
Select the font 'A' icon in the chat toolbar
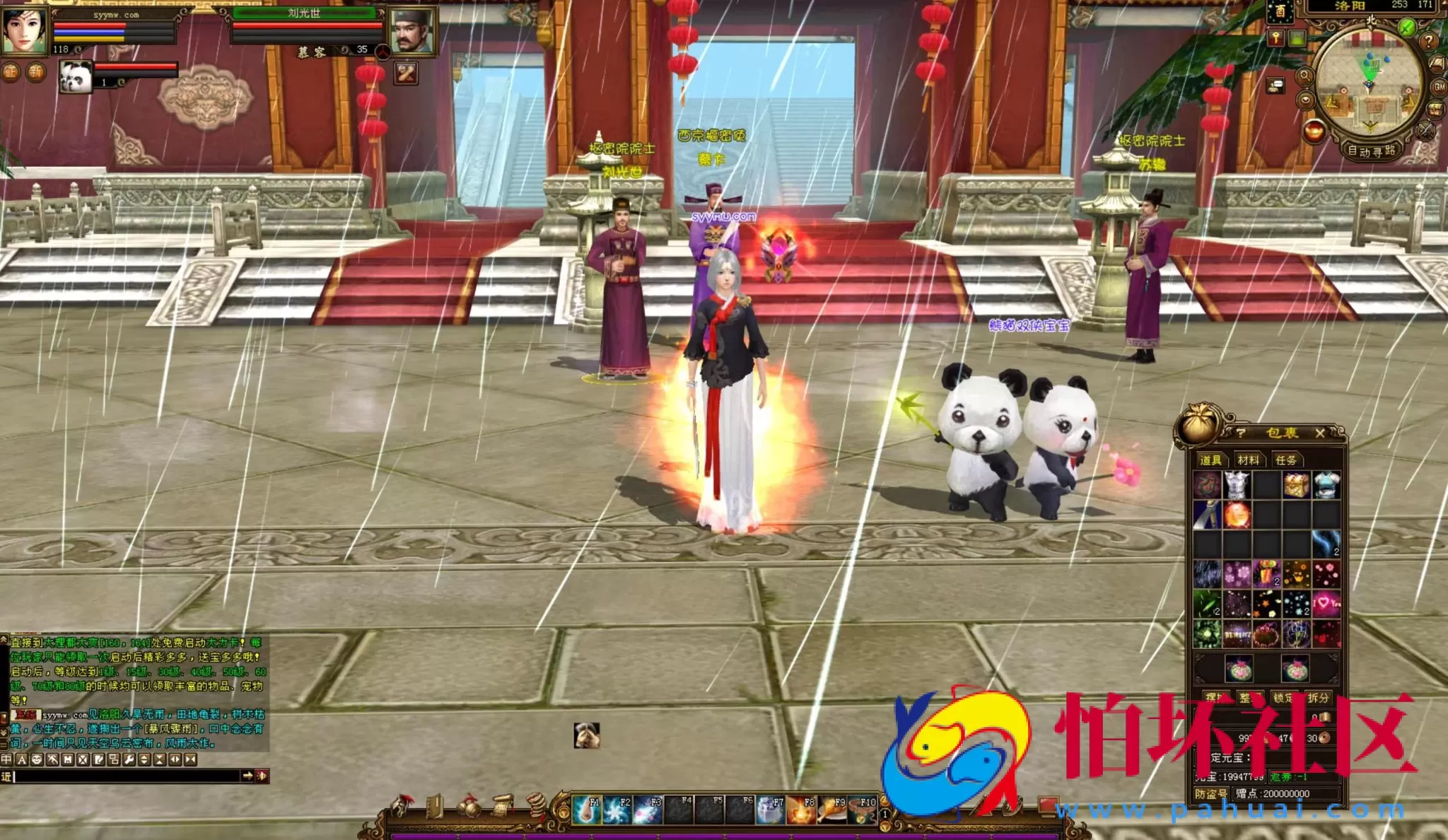click(x=22, y=759)
